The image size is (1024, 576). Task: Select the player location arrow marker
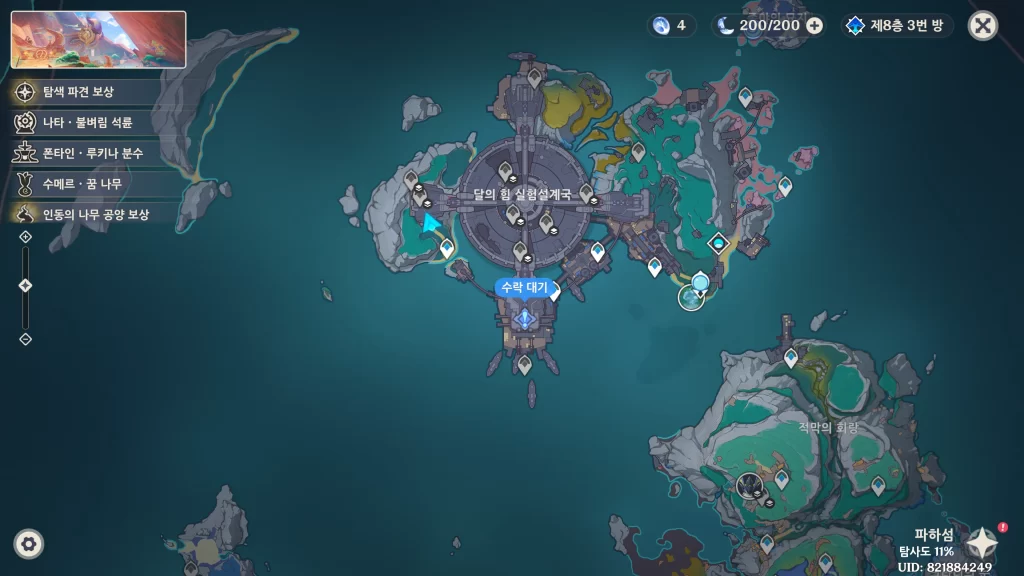[x=431, y=224]
